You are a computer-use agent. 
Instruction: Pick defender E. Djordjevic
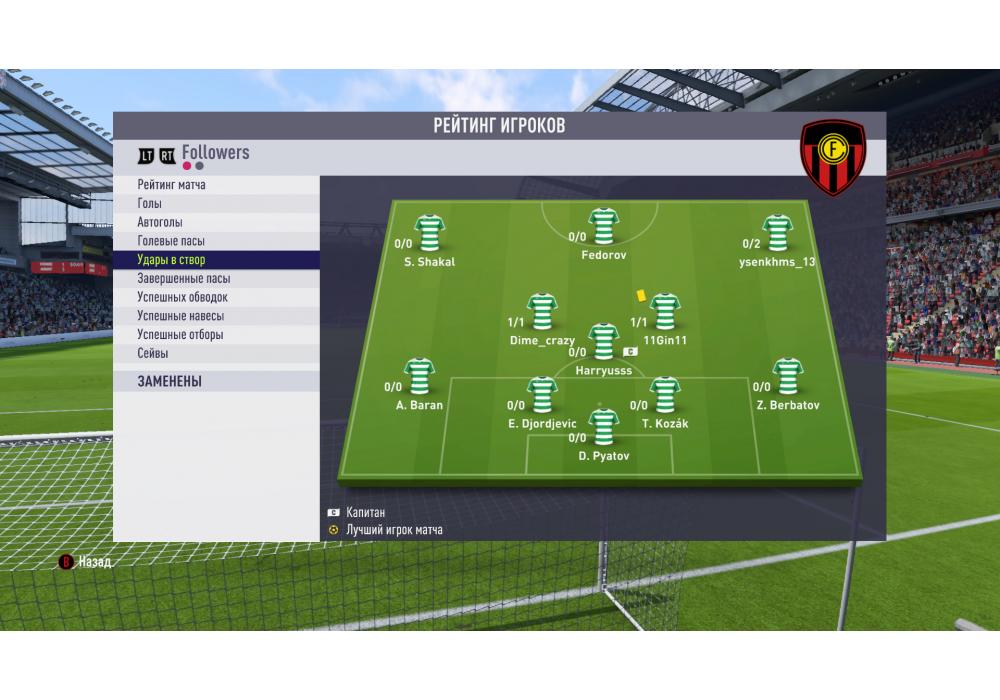542,395
